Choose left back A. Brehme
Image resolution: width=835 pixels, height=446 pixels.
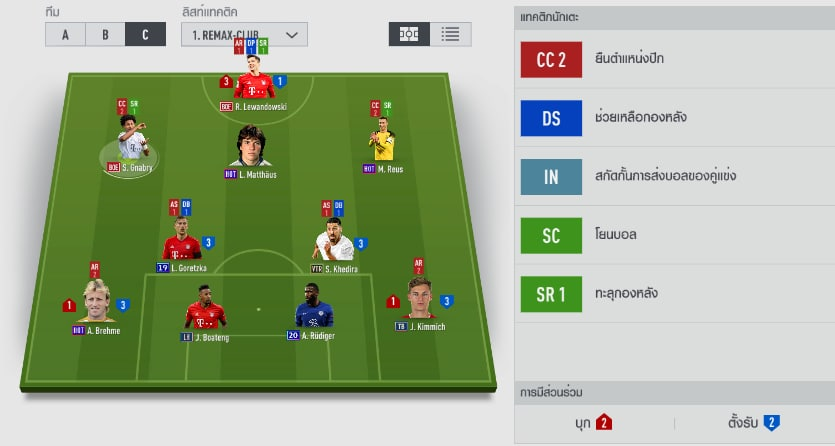(96, 305)
